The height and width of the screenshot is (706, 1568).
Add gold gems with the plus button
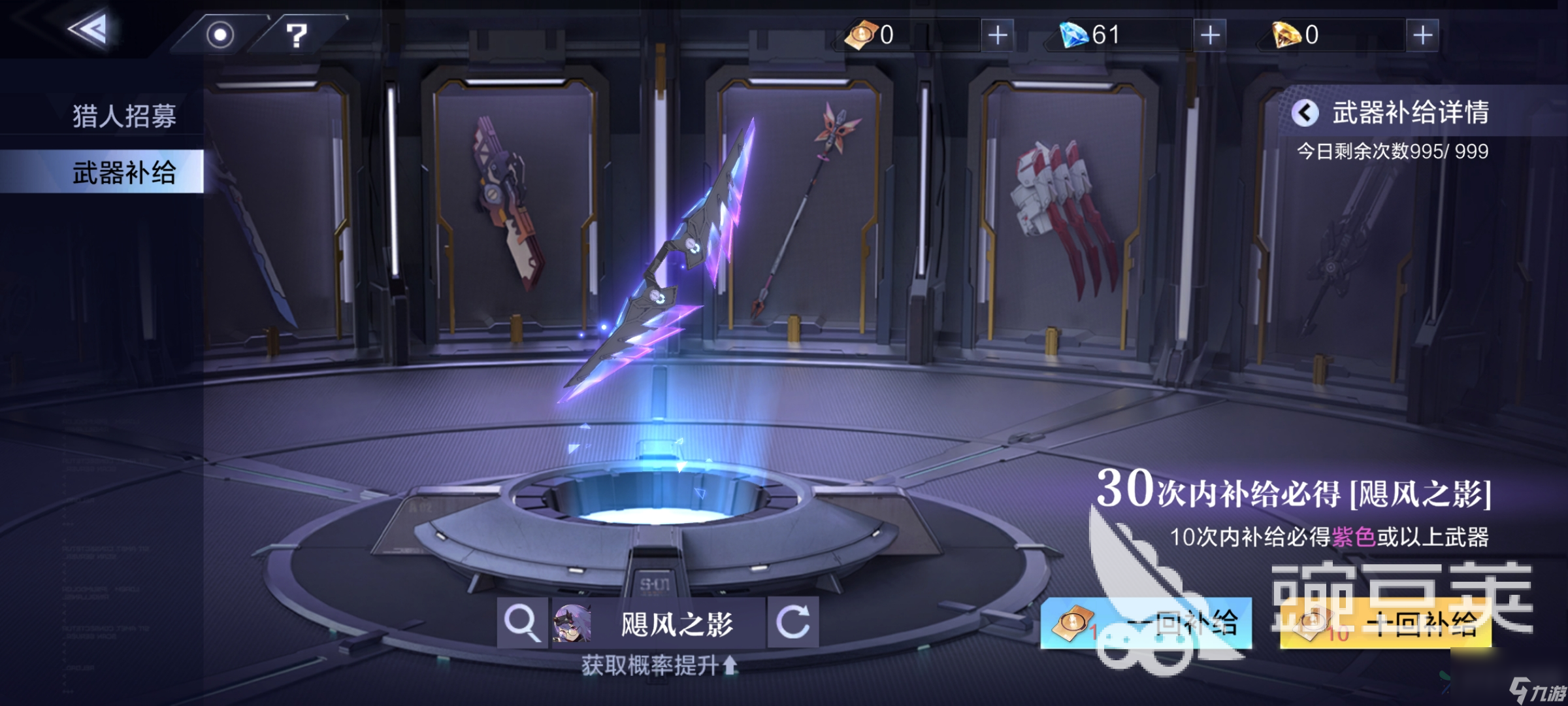coord(1422,35)
